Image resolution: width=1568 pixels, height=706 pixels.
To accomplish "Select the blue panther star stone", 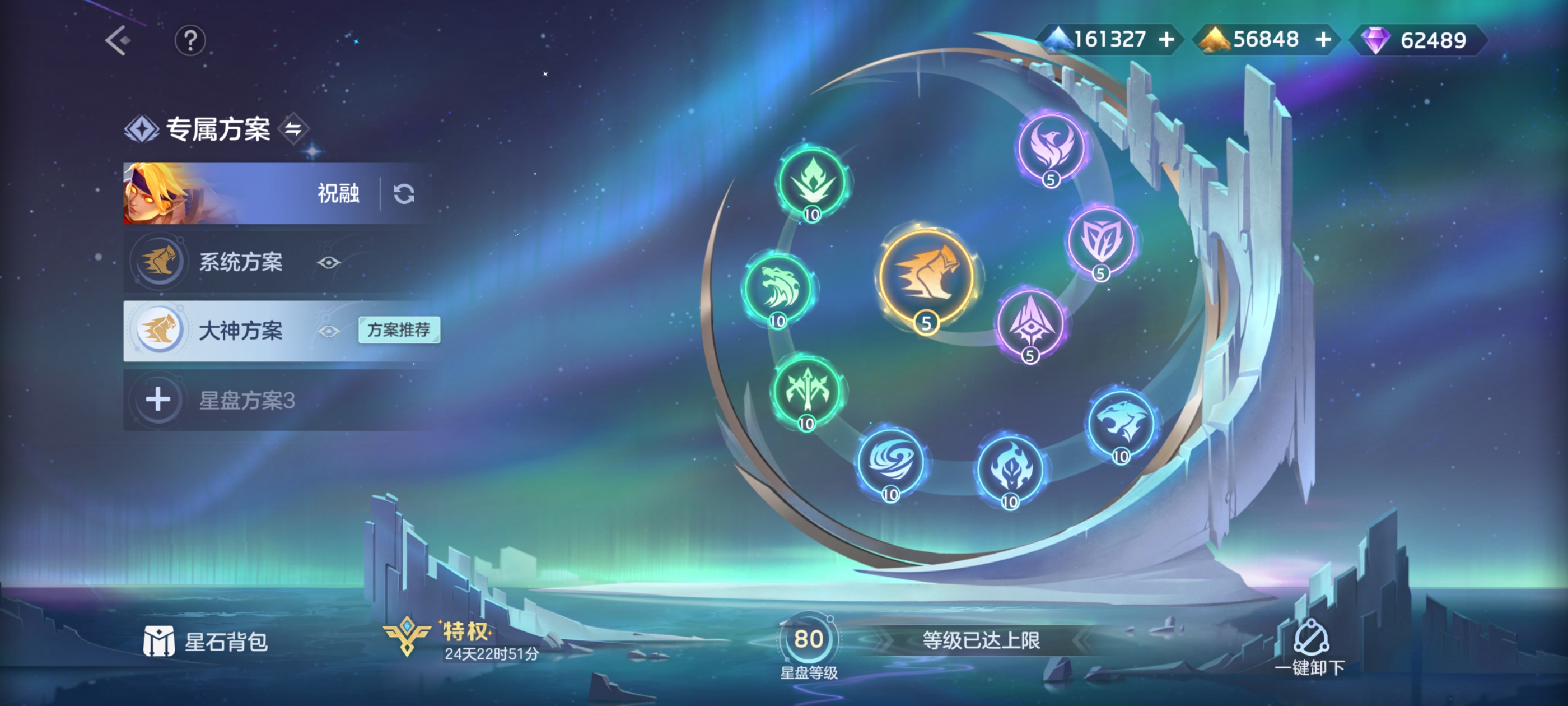I will (x=1121, y=422).
